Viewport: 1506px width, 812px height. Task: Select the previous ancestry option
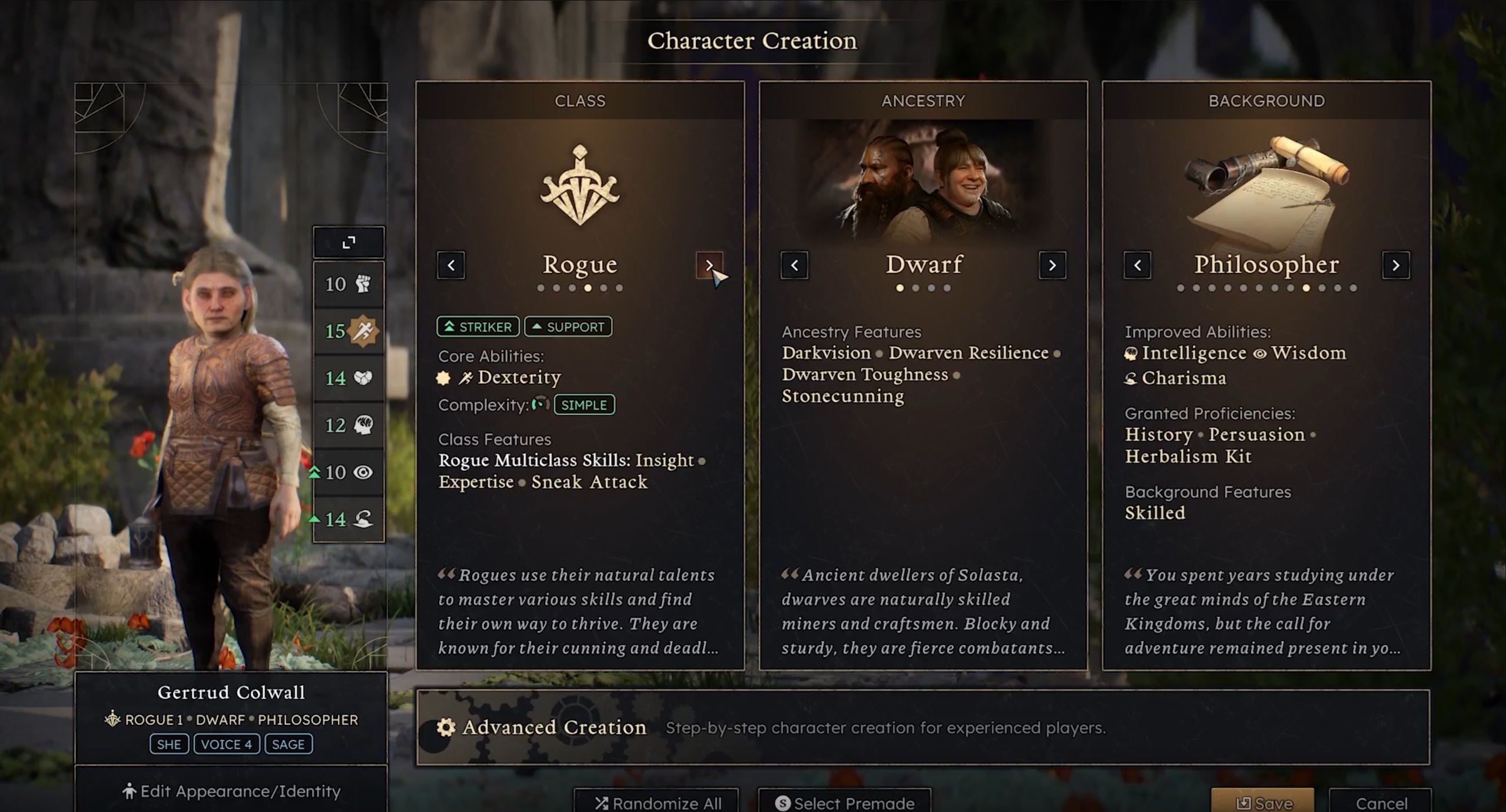pyautogui.click(x=794, y=265)
